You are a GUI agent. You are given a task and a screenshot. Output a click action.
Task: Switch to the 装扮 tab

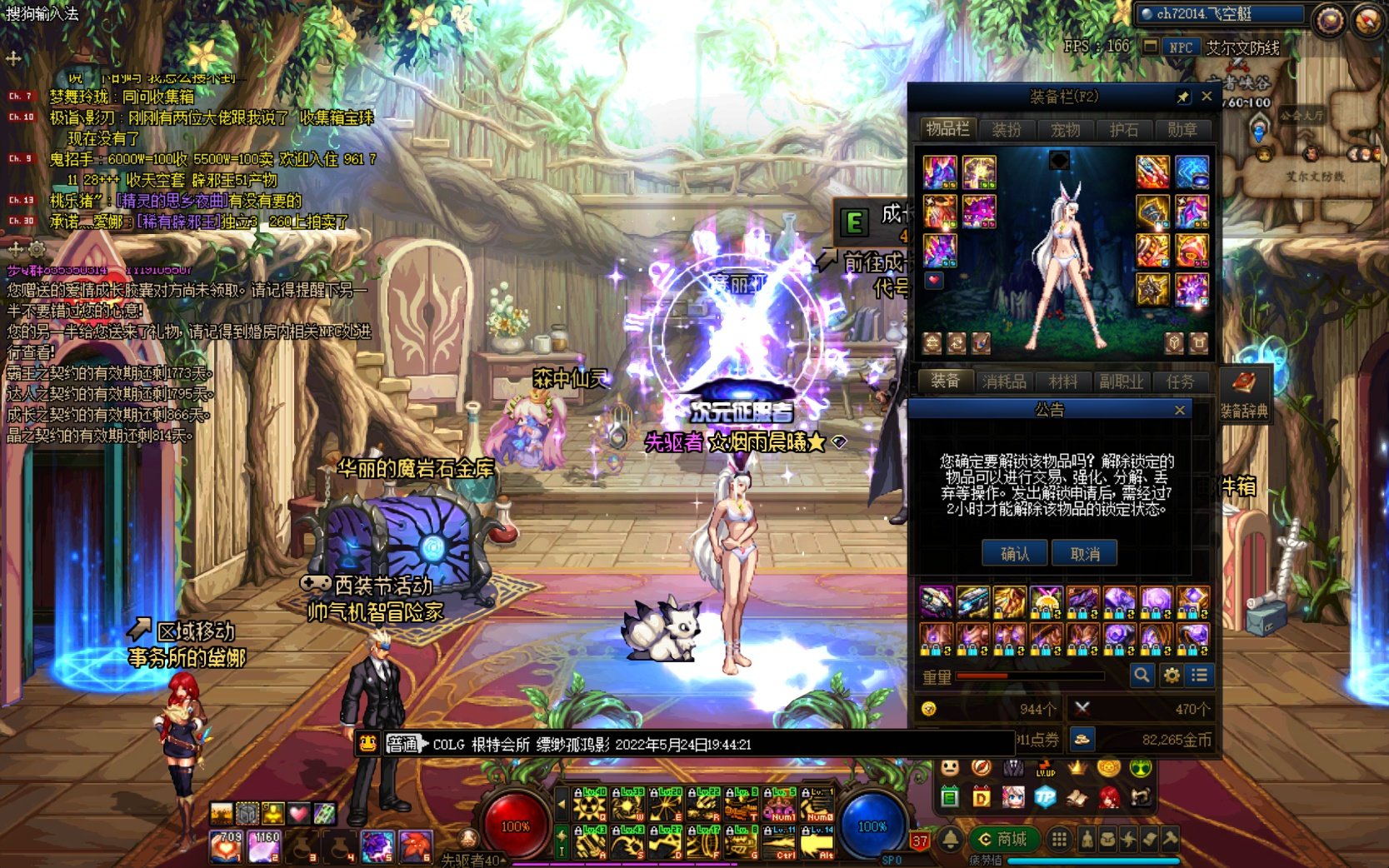[1007, 130]
